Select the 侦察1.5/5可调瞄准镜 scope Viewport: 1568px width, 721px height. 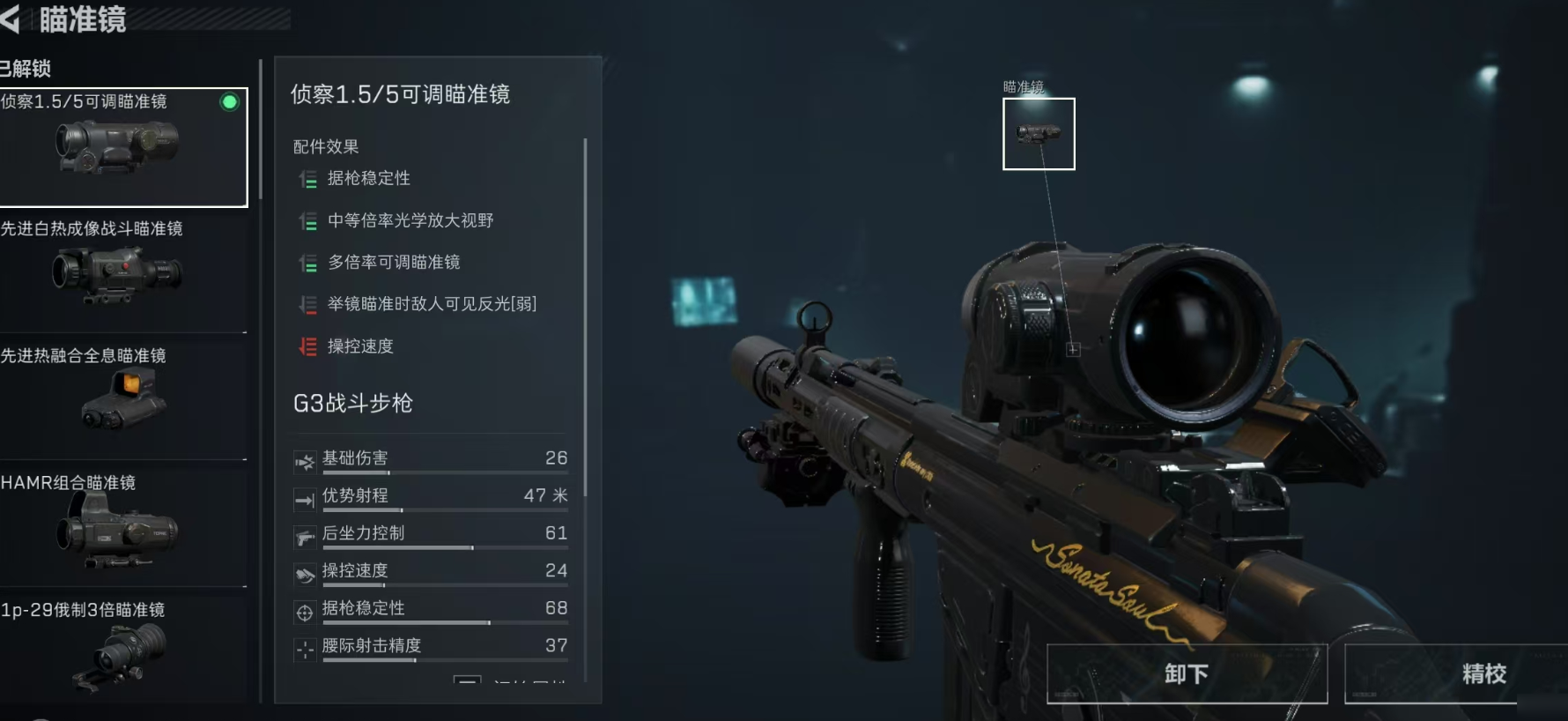click(122, 147)
